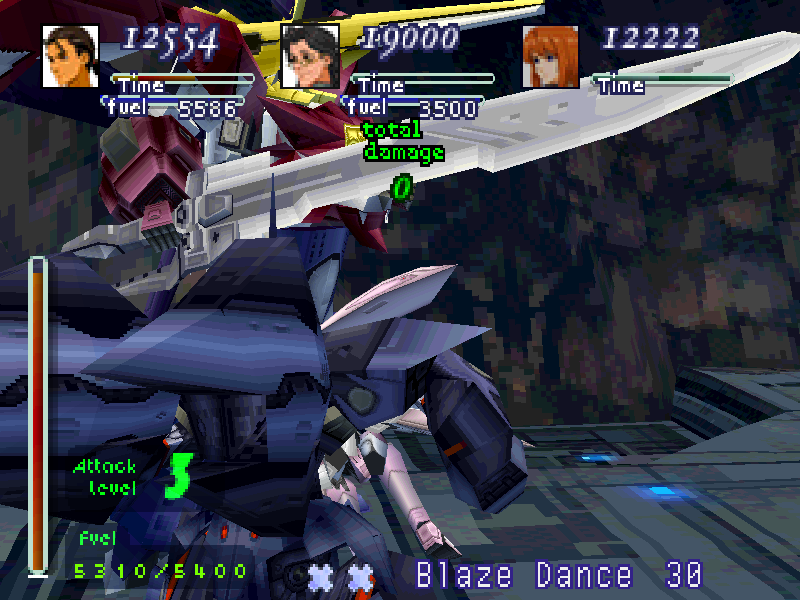
Task: Select the orange-haired woman's portrait
Action: pyautogui.click(x=550, y=56)
